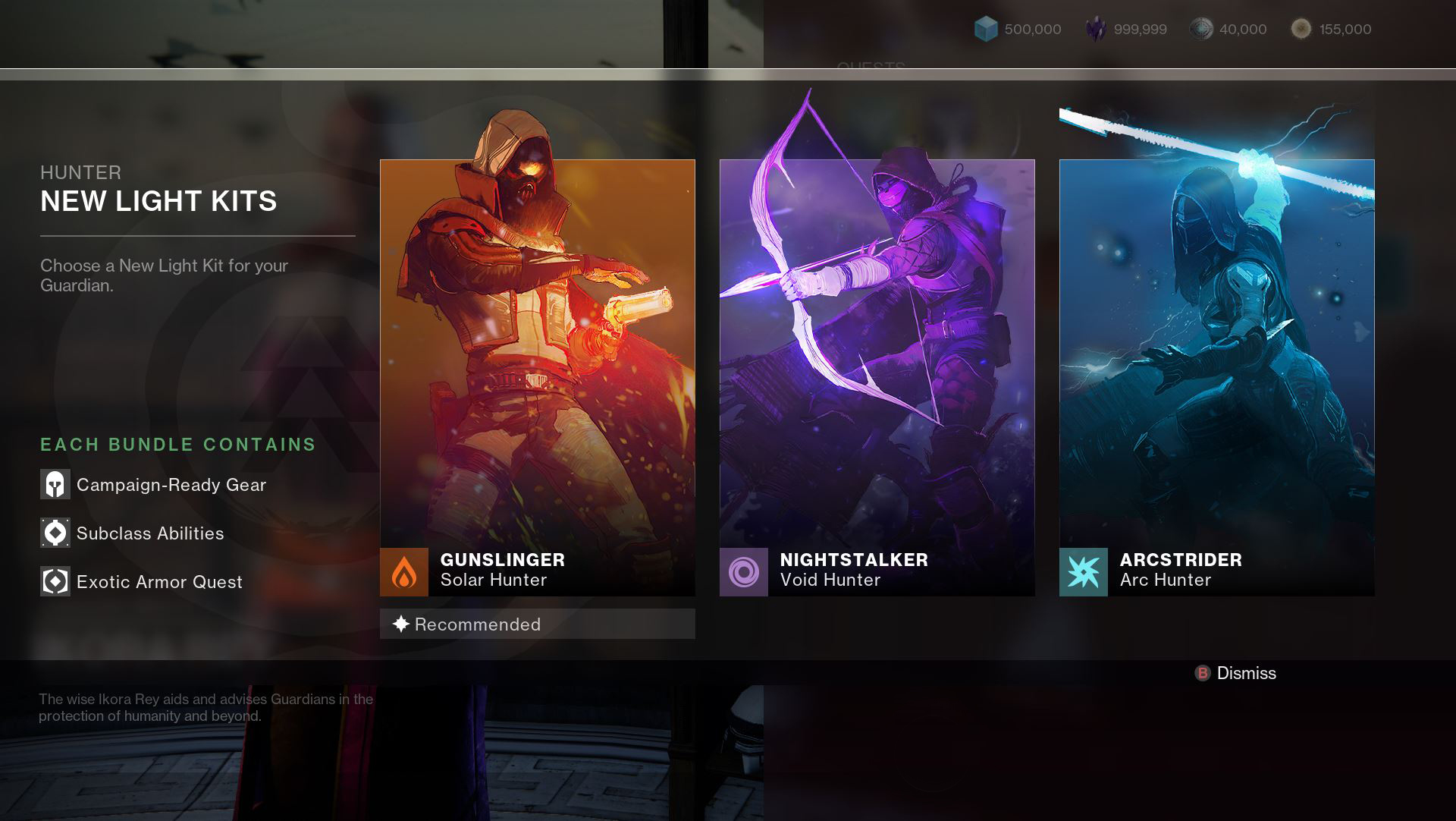Click the Arc subclass icon on Arcstrider

(1084, 573)
